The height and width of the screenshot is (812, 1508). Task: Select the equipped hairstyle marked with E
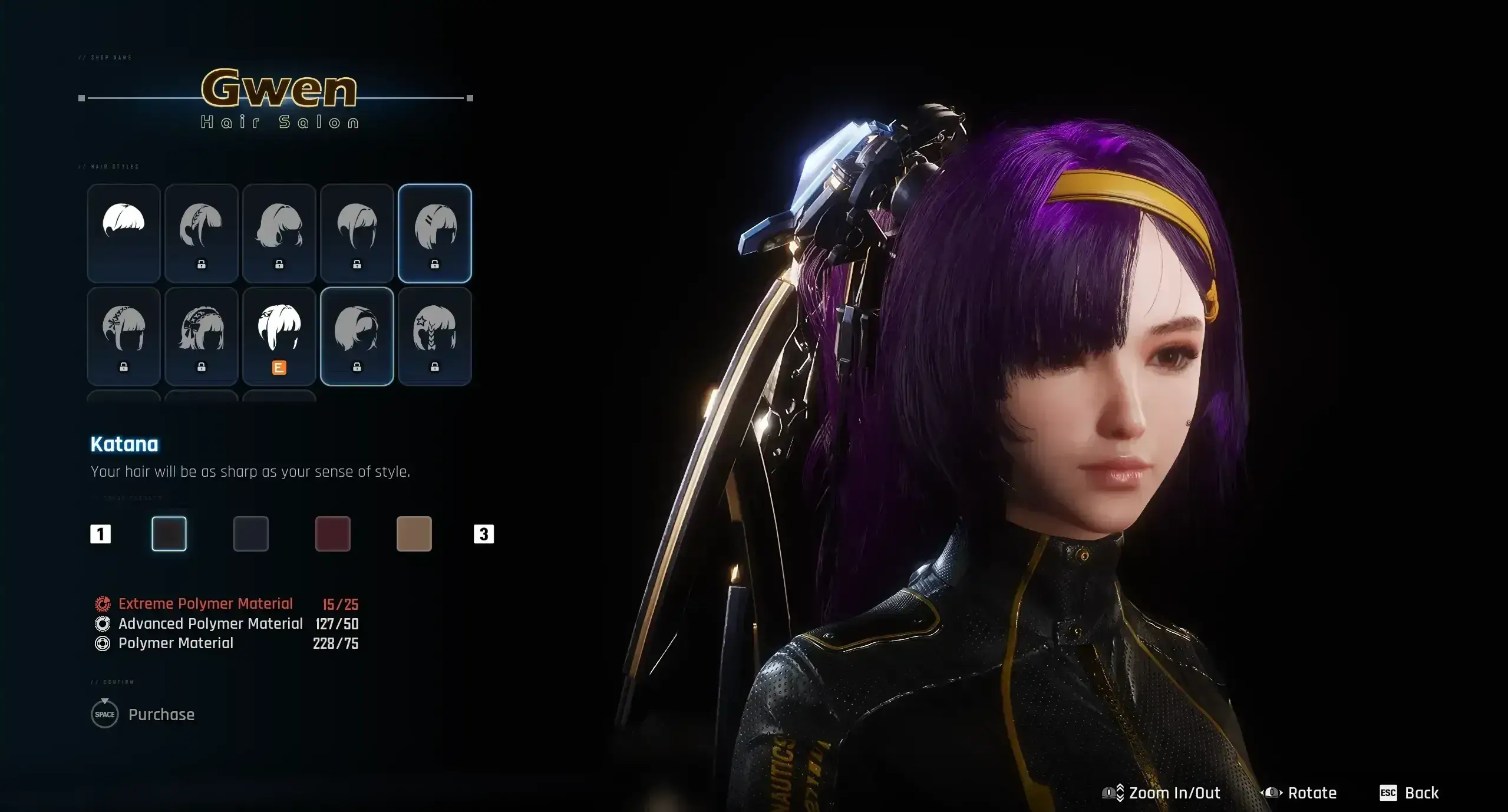(x=279, y=336)
